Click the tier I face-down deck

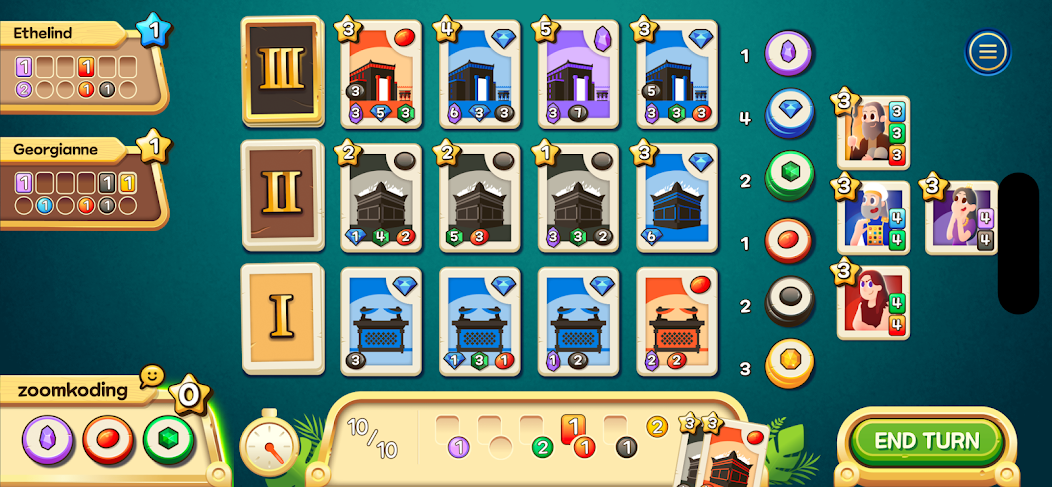pos(282,317)
